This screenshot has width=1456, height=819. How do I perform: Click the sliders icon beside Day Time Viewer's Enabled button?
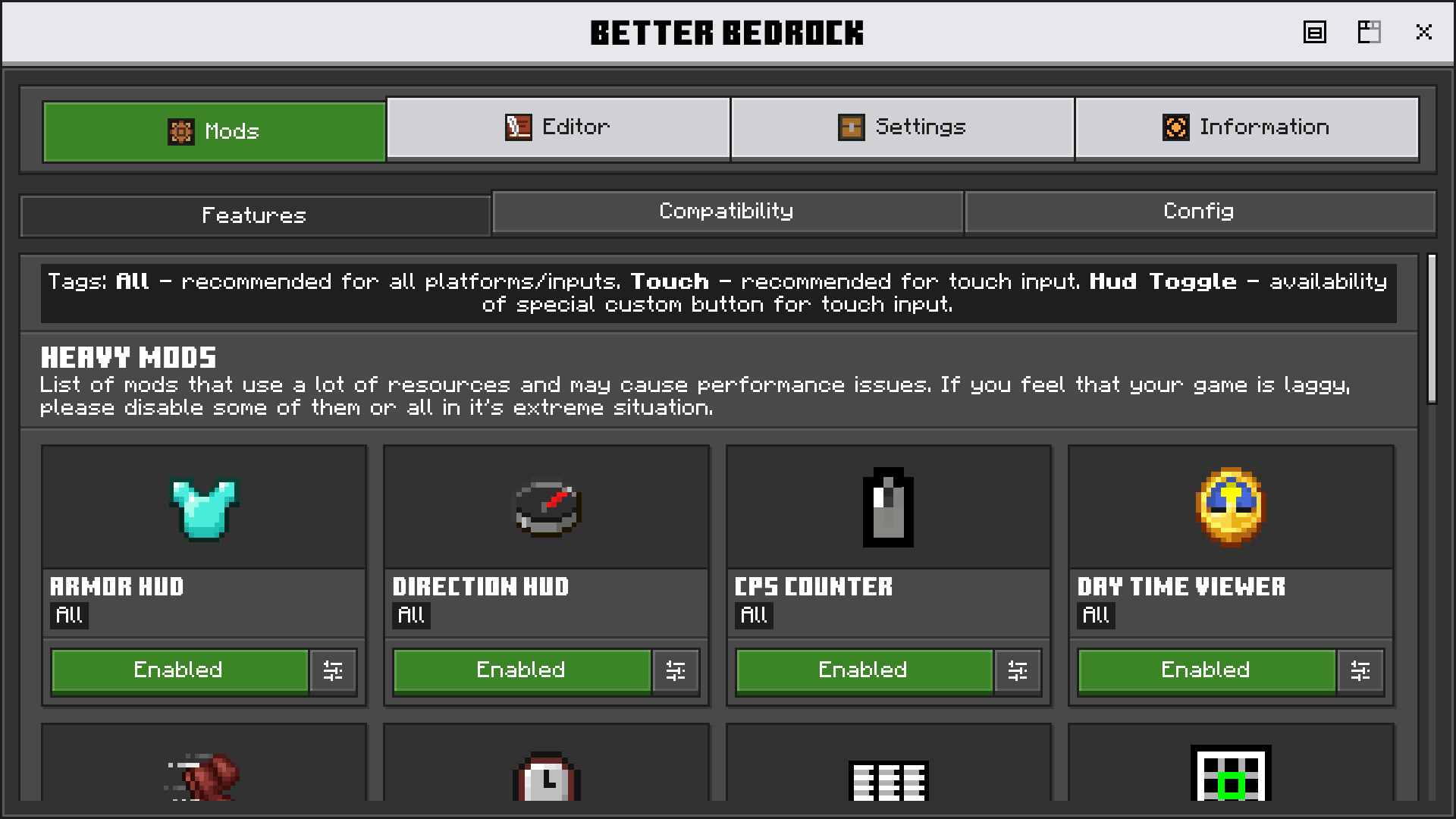(1360, 671)
